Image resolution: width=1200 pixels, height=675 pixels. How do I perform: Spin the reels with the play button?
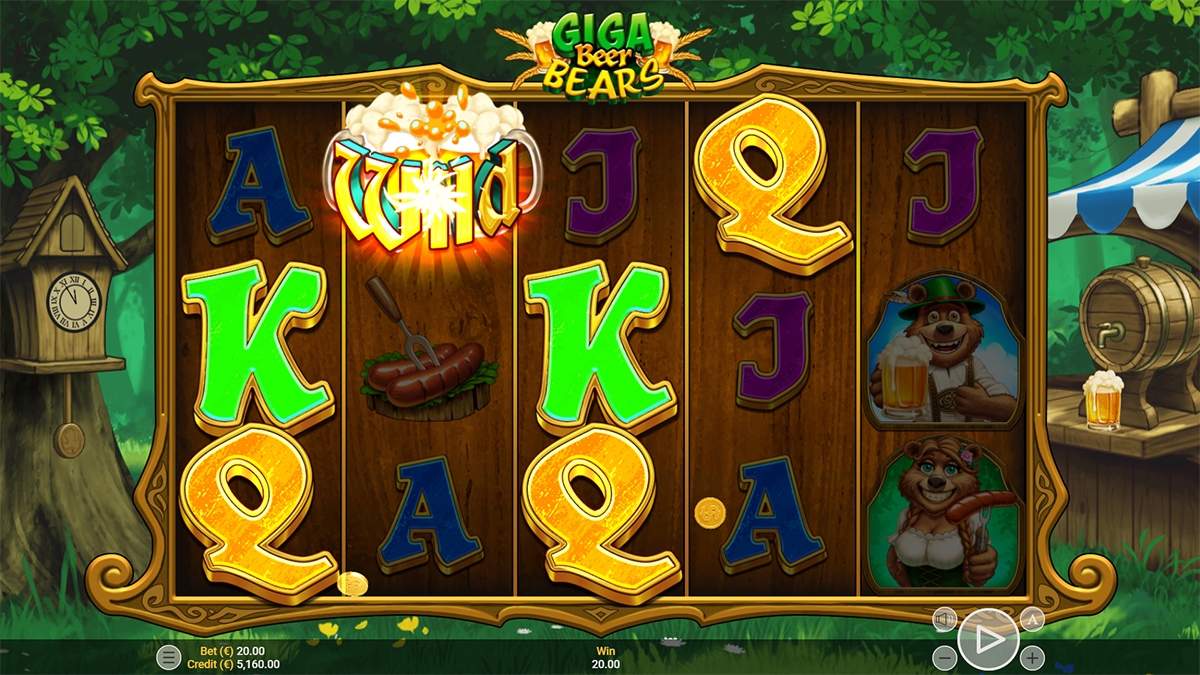pyautogui.click(x=988, y=639)
